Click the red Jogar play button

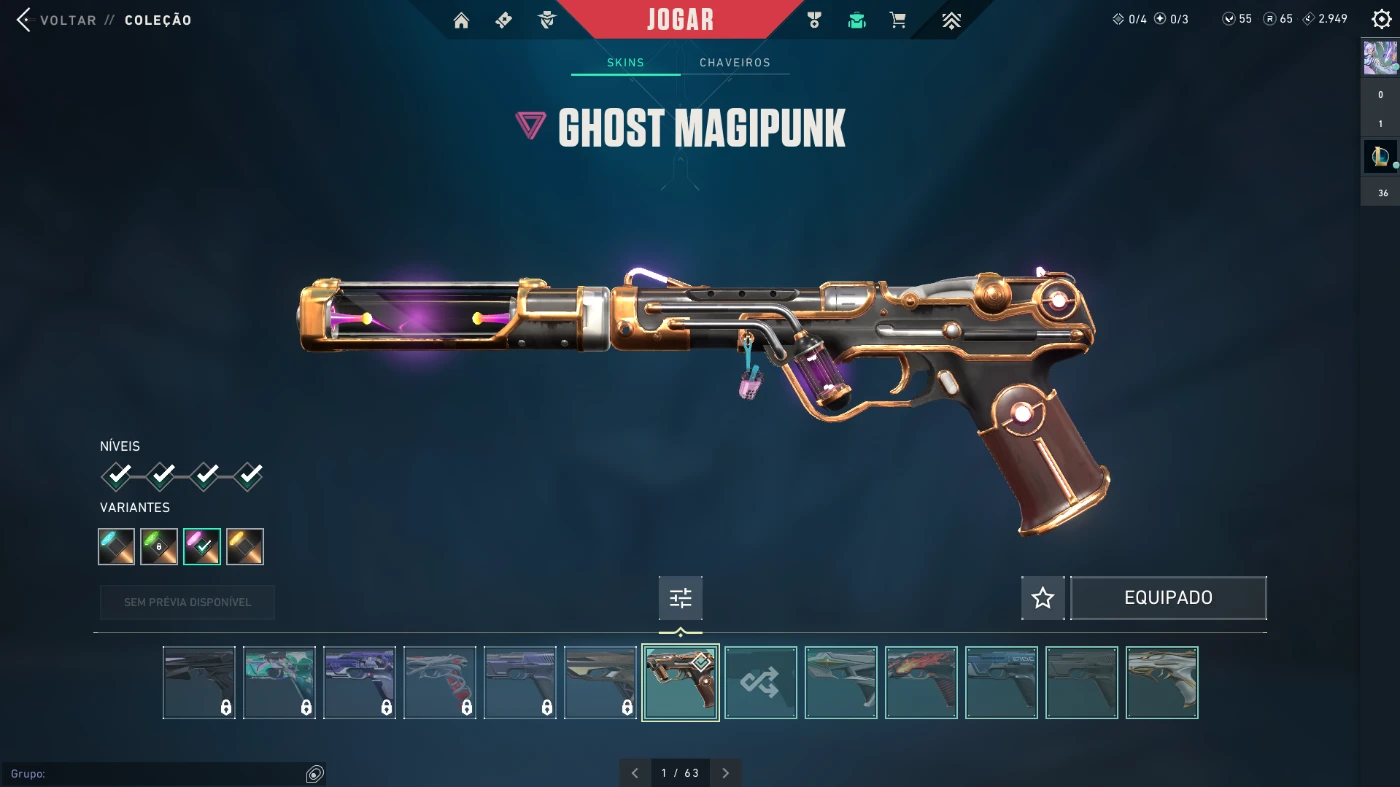click(680, 20)
